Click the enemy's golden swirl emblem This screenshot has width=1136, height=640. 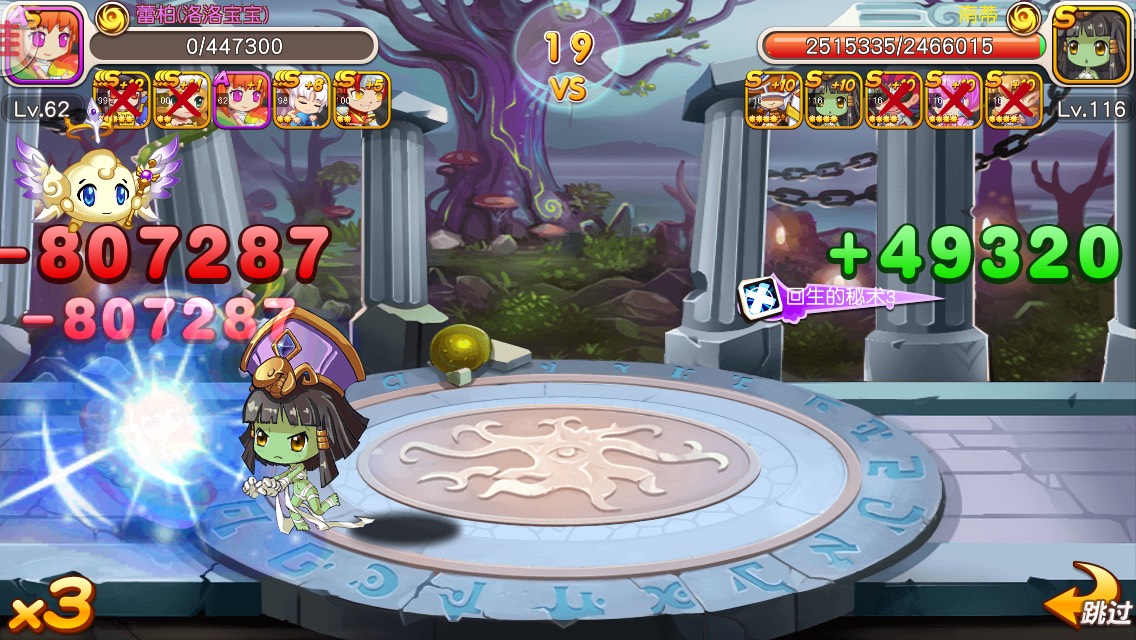[1023, 14]
